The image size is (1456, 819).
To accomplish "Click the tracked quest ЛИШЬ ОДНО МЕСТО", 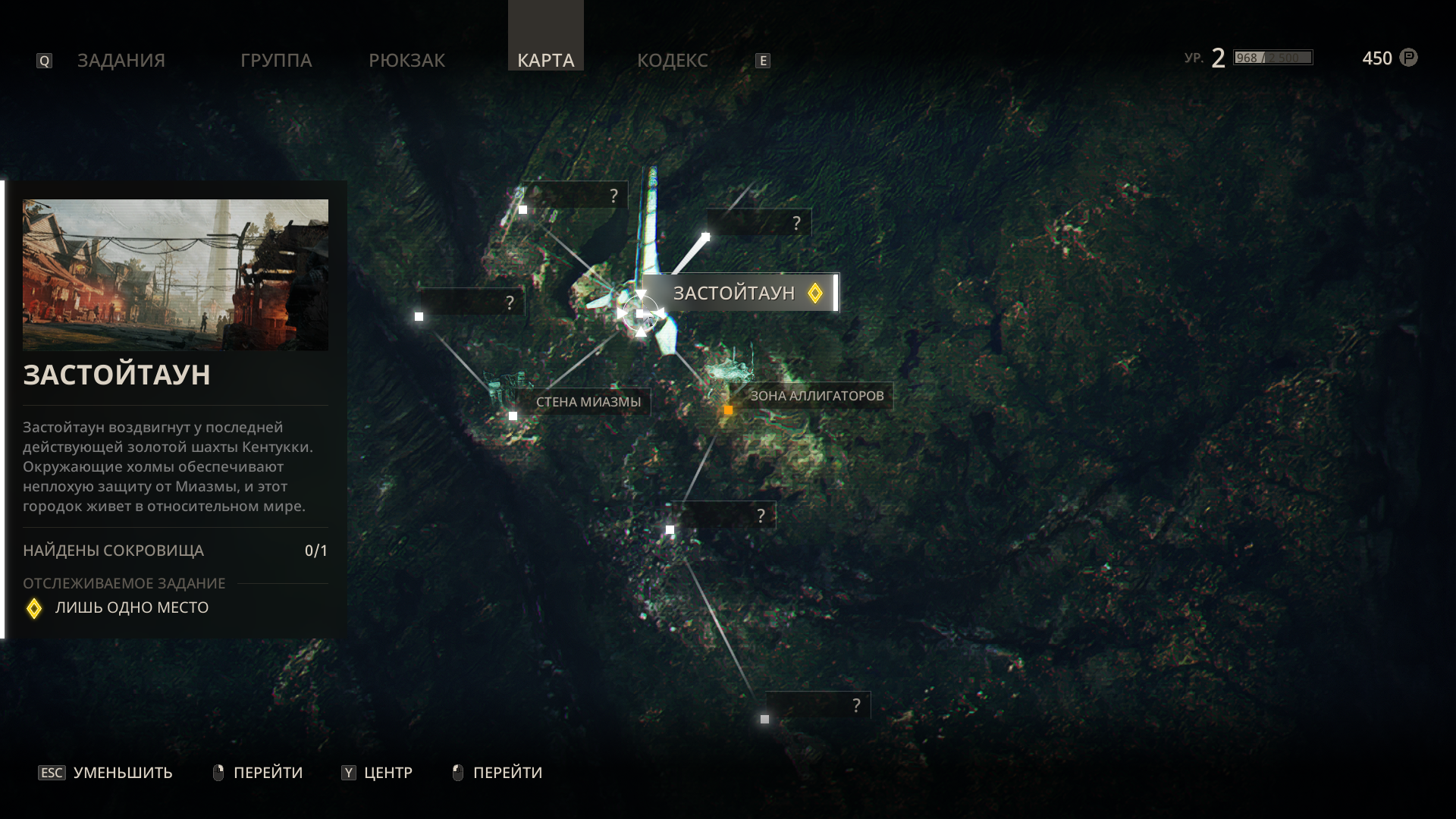I will [131, 607].
